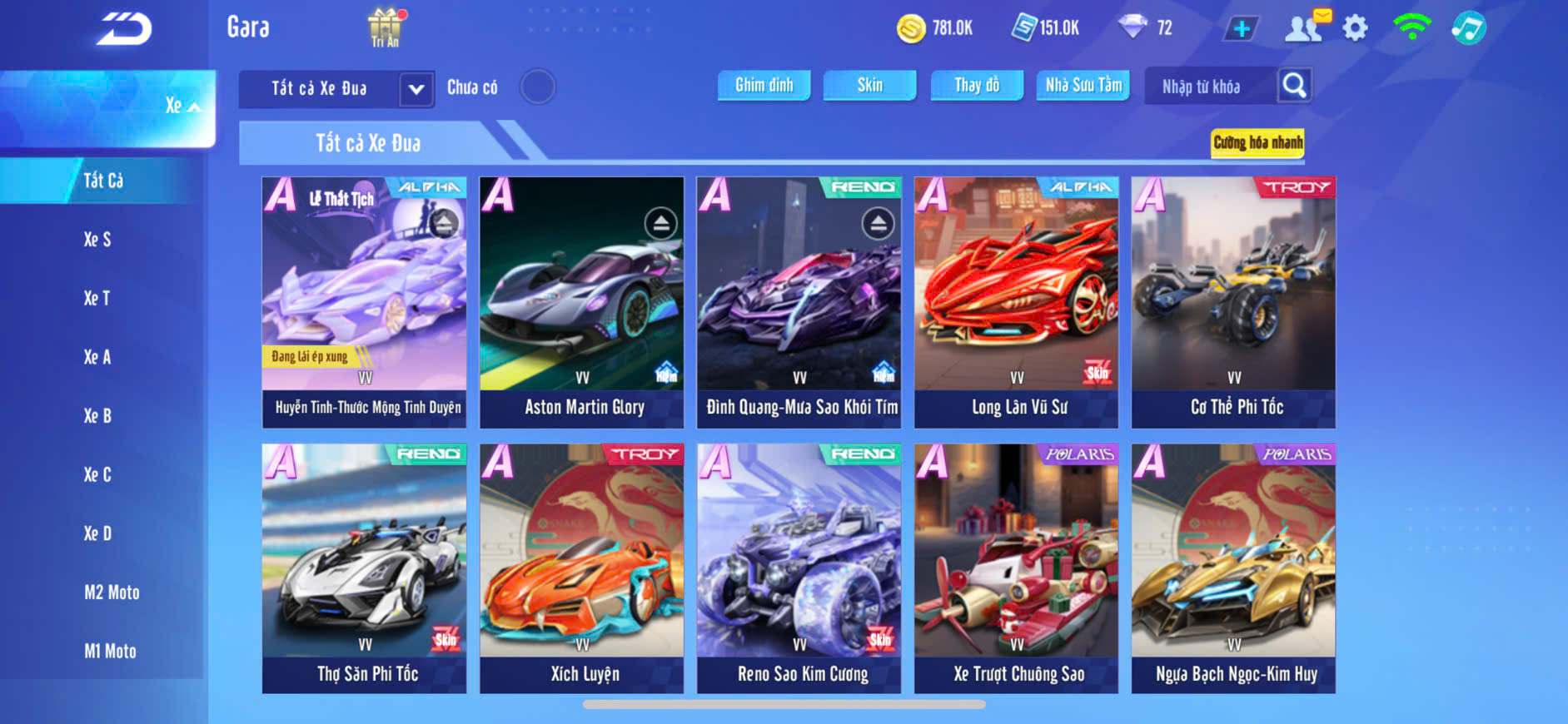Show the M2 Moto category
This screenshot has height=724, width=1568.
click(x=112, y=593)
